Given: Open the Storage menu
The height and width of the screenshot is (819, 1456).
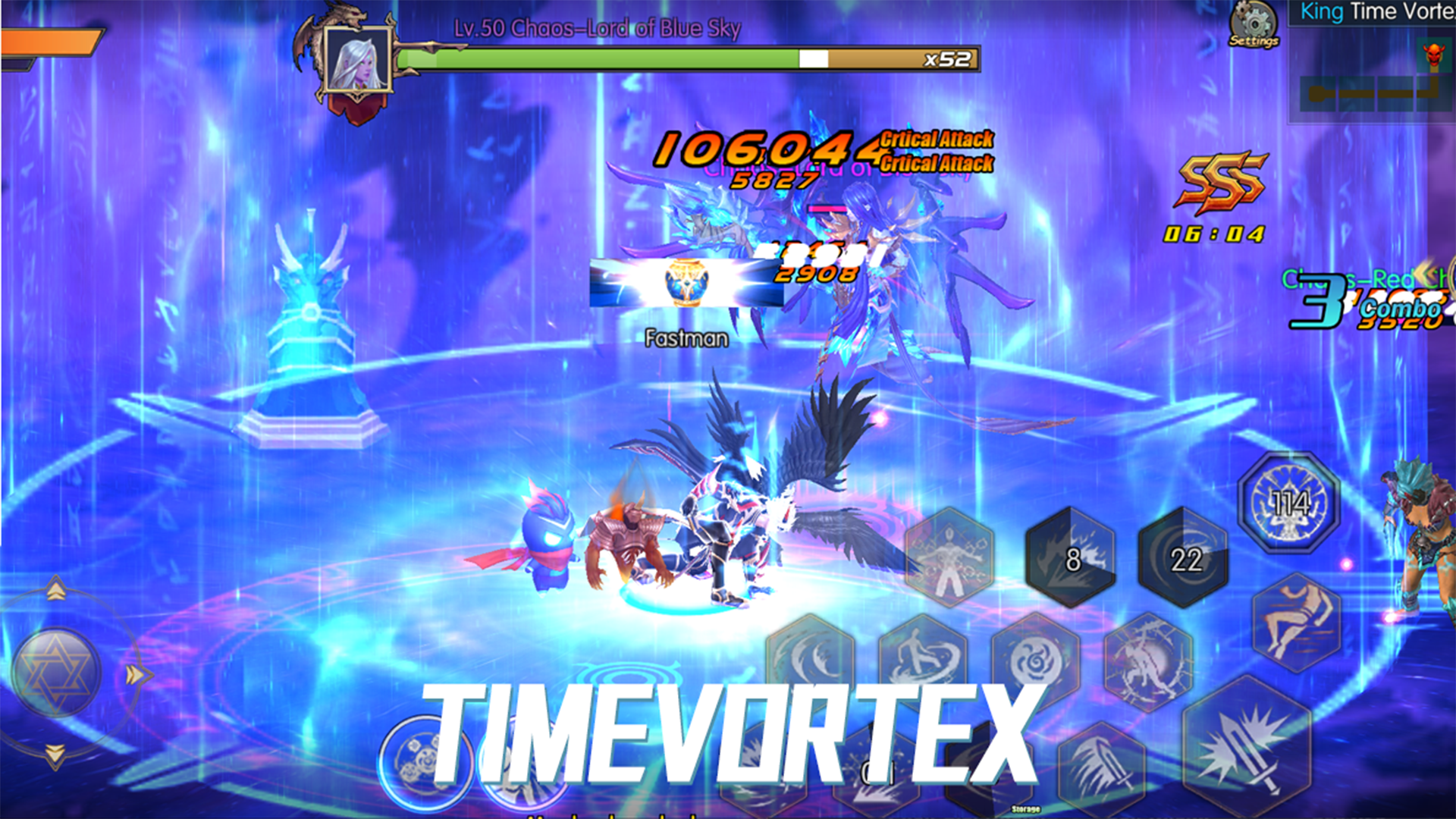Looking at the screenshot, I should tap(1025, 809).
